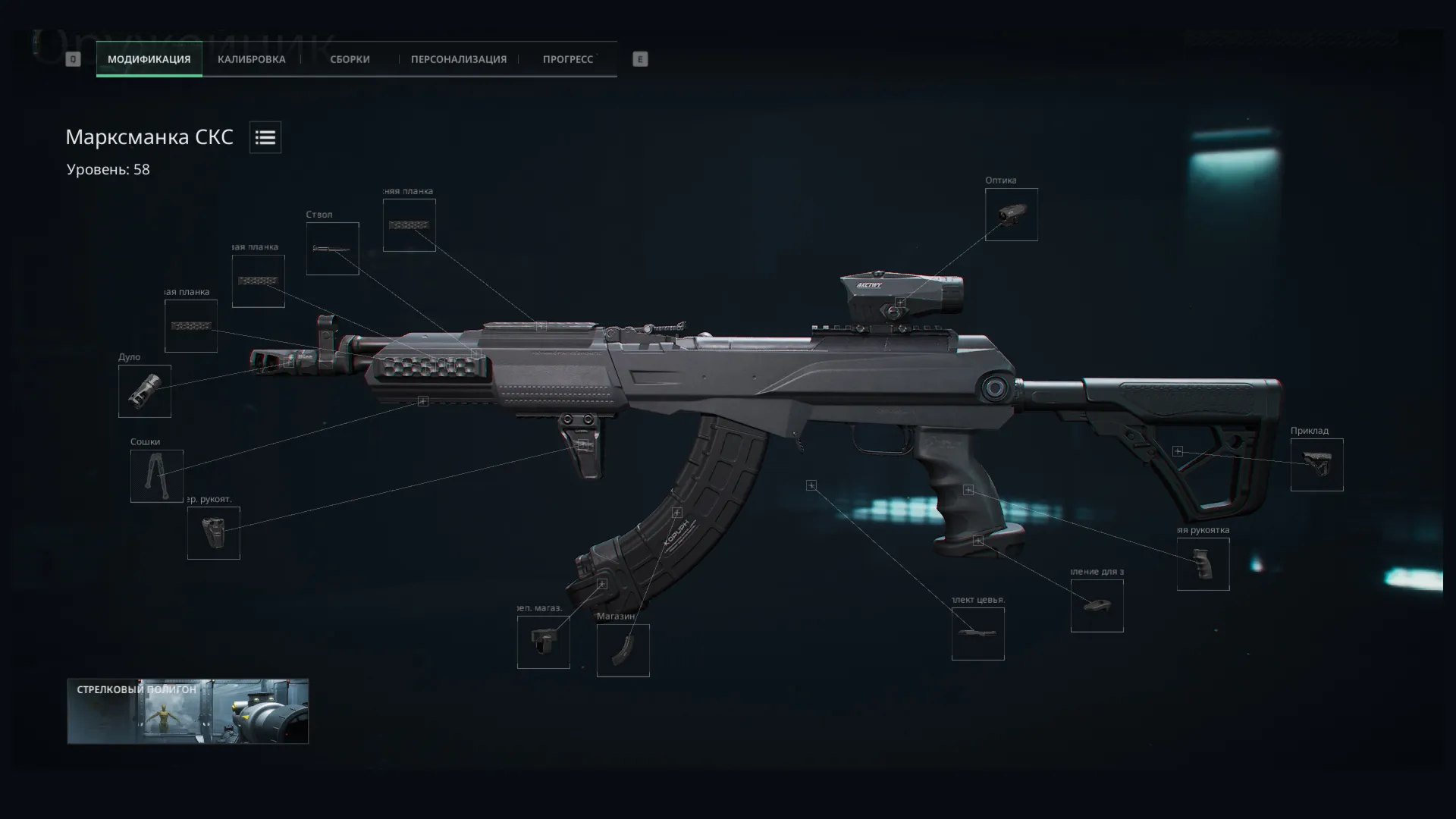Select the handguard kit attachment slot
This screenshot has width=1456, height=819.
pos(977,634)
